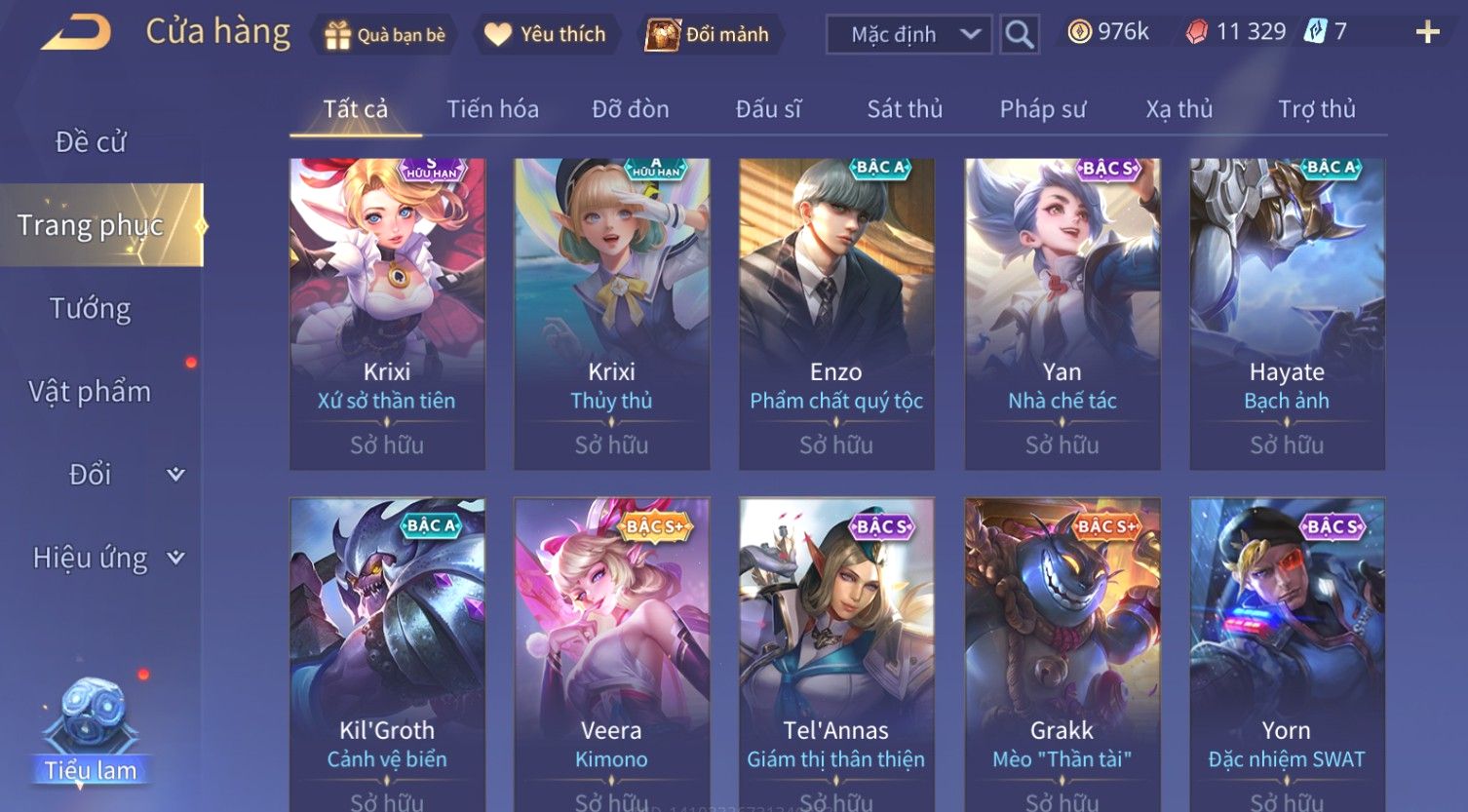Click the magnifying glass search button
1468x812 pixels.
[1020, 35]
